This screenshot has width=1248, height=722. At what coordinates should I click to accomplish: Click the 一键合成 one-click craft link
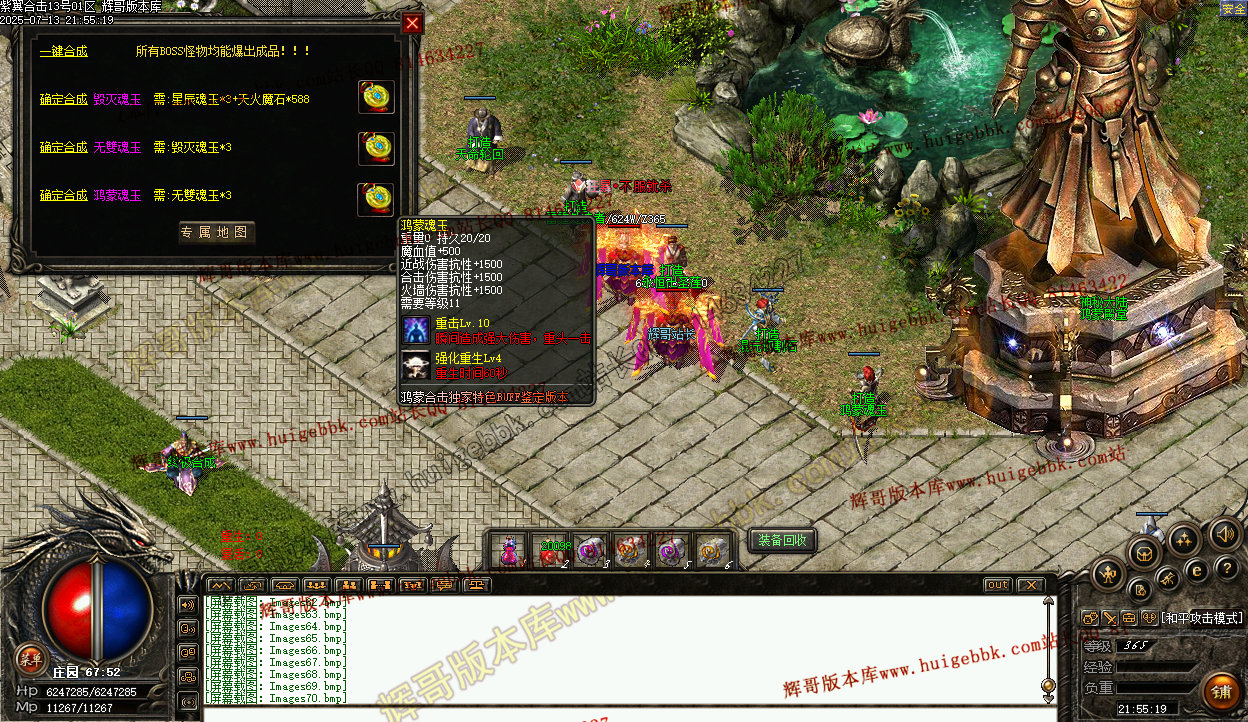[63, 51]
